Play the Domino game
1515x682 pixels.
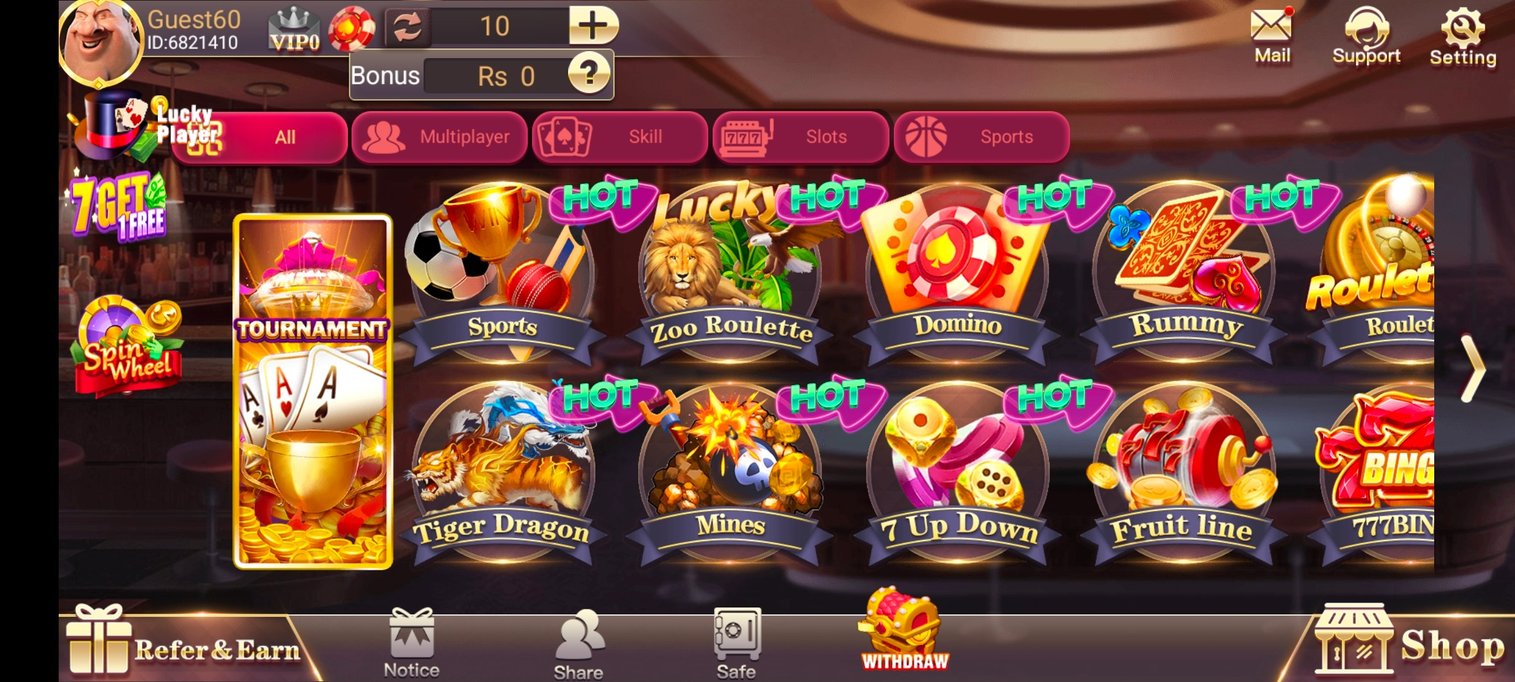(957, 270)
